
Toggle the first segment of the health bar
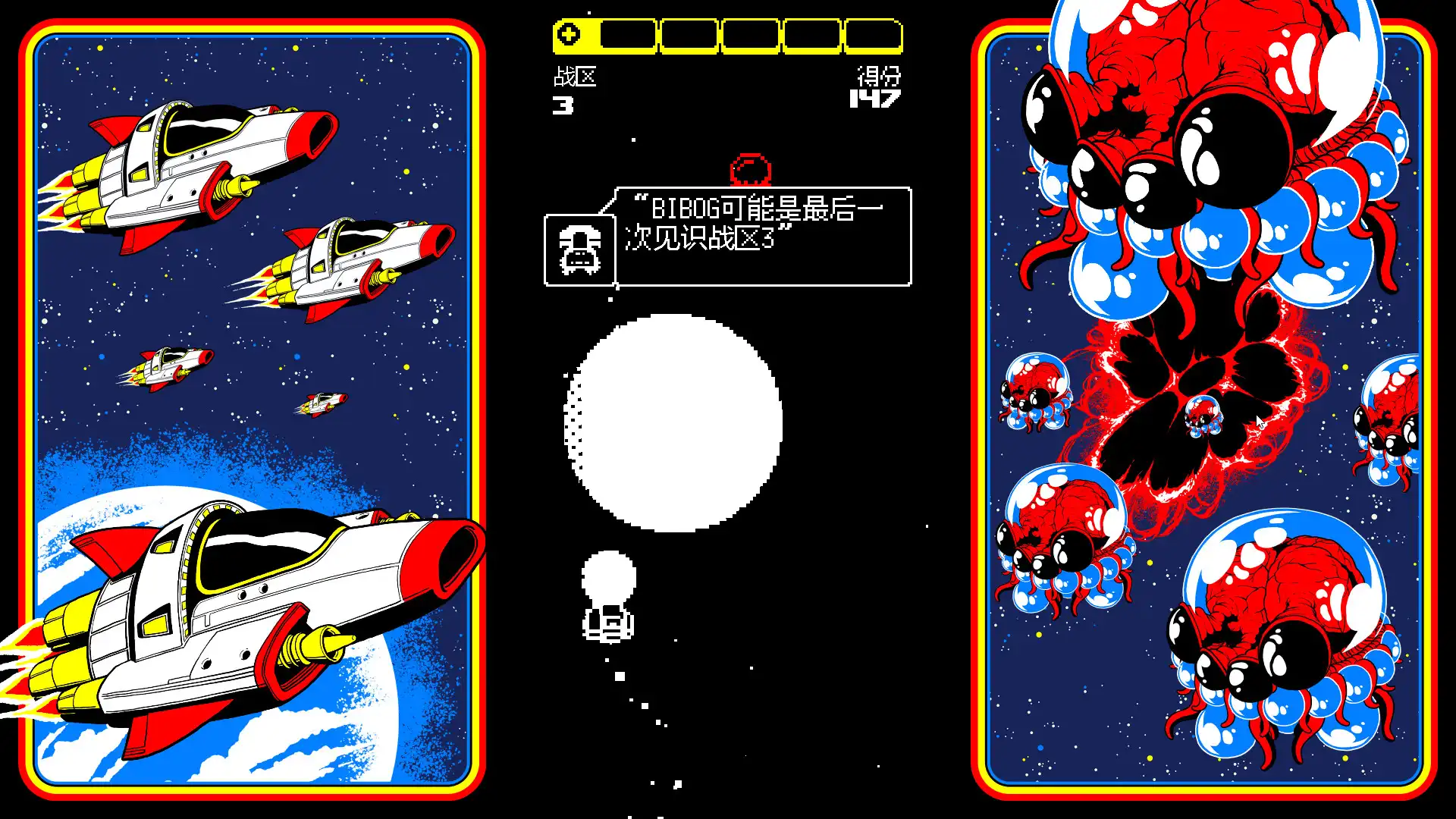[628, 35]
